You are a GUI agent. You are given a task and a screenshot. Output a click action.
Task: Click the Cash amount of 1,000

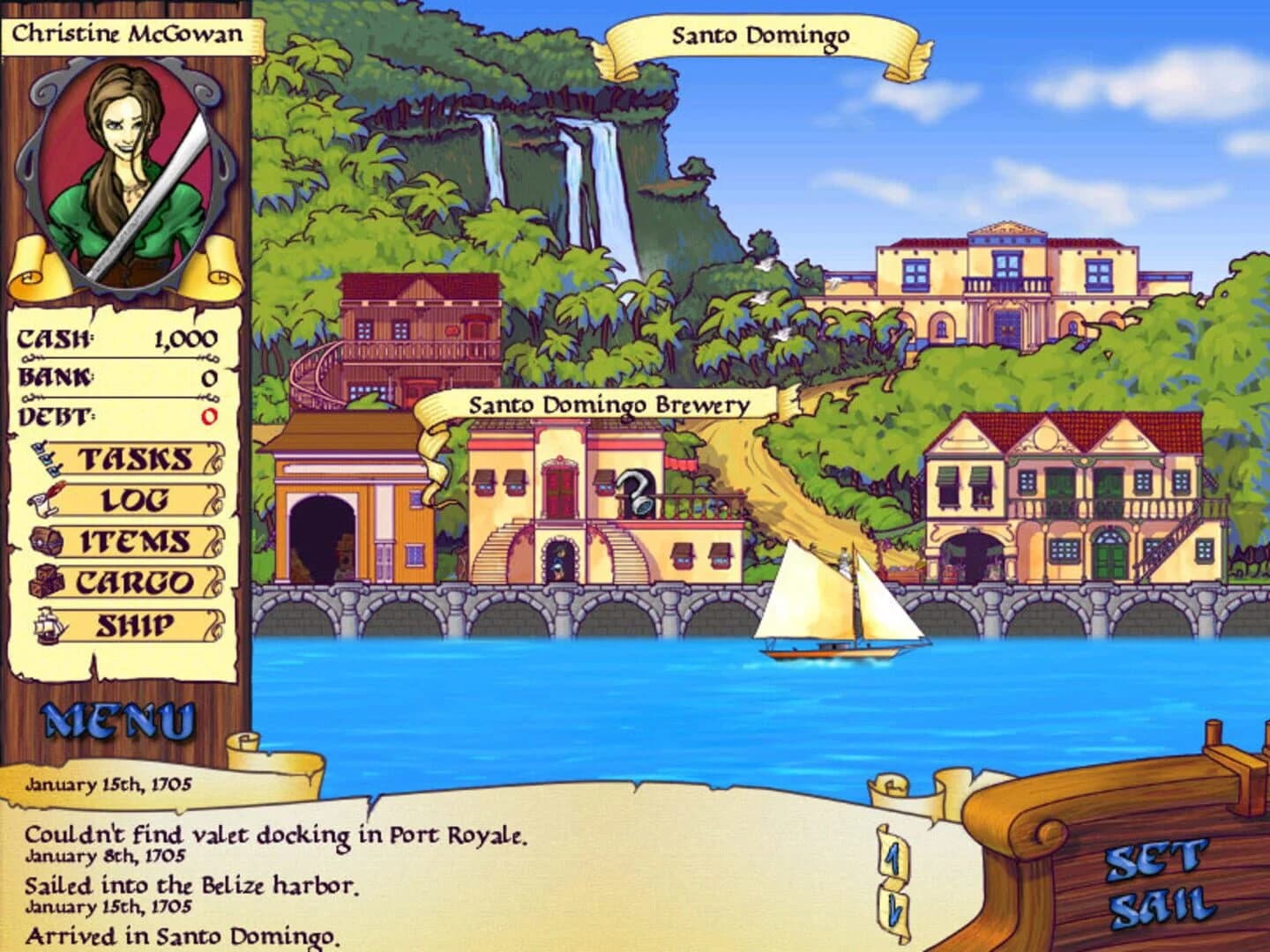coord(185,338)
